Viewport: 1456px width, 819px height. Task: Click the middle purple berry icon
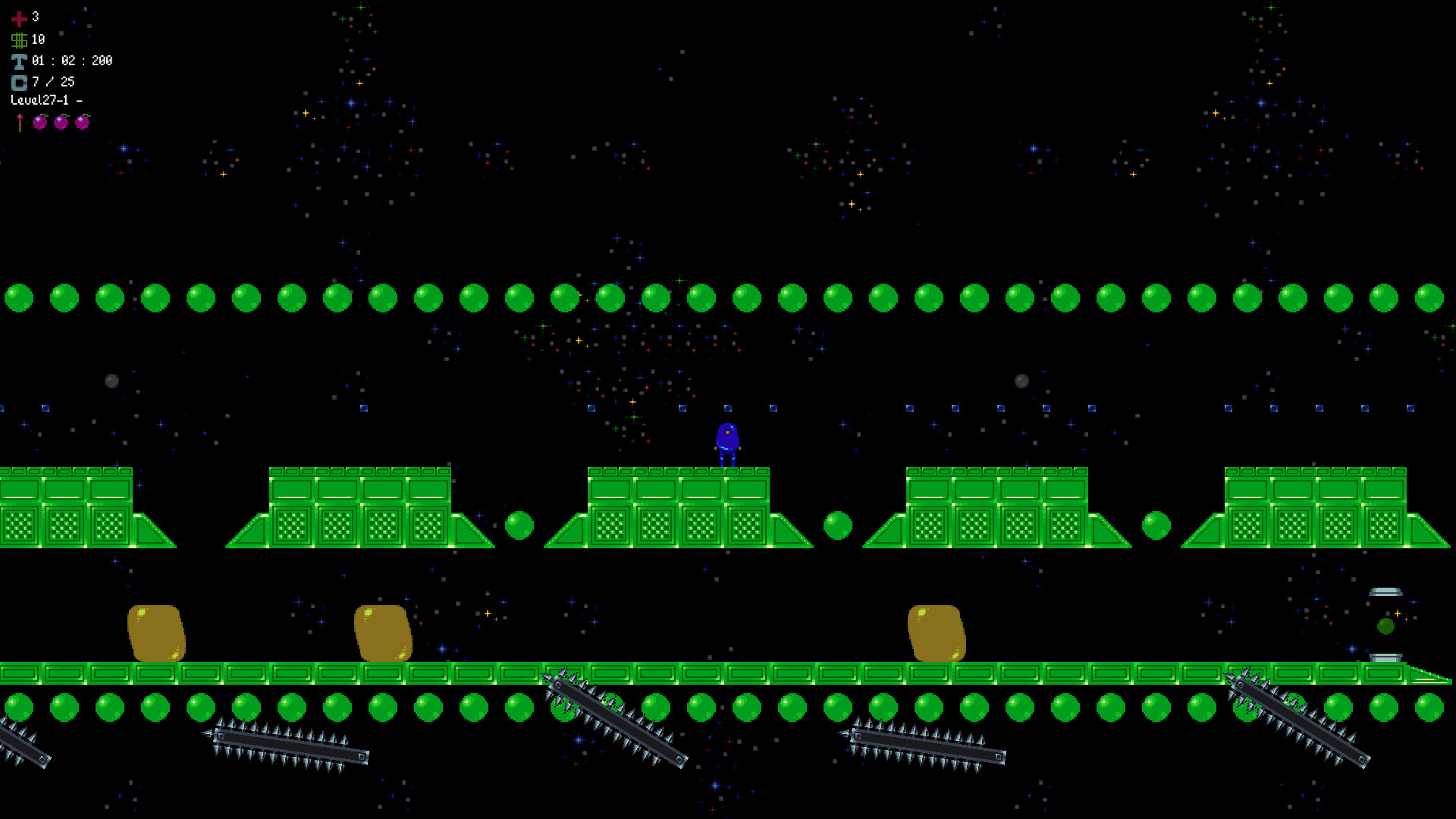61,122
